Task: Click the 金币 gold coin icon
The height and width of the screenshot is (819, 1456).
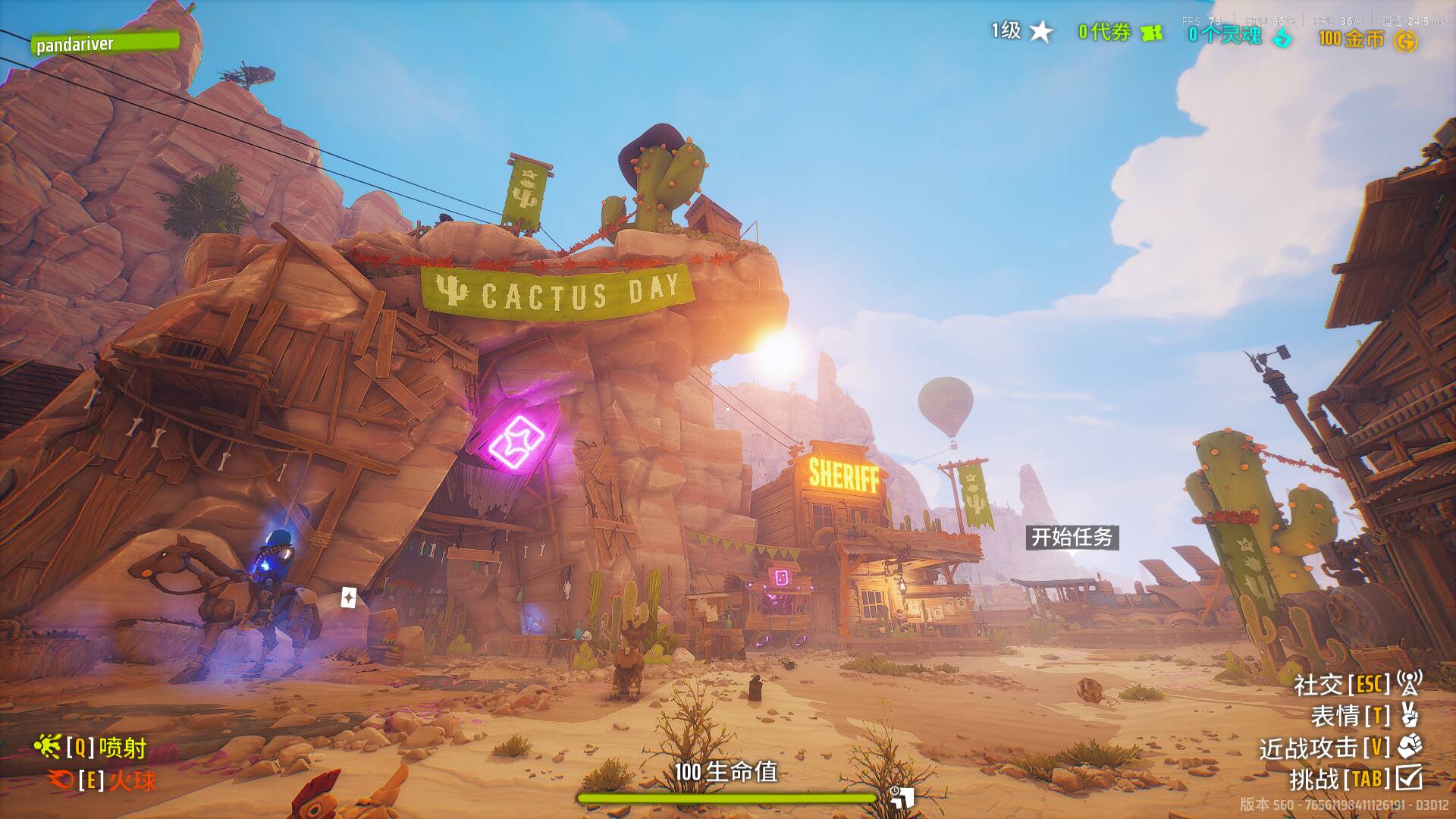Action: coord(1405,40)
